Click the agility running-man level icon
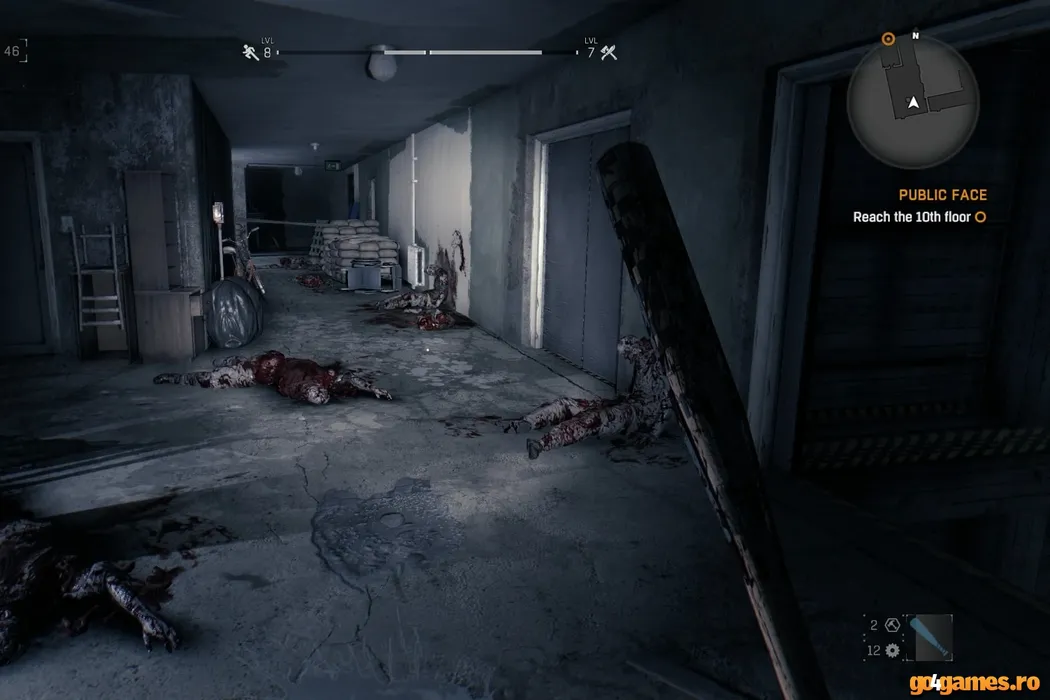 [x=250, y=52]
